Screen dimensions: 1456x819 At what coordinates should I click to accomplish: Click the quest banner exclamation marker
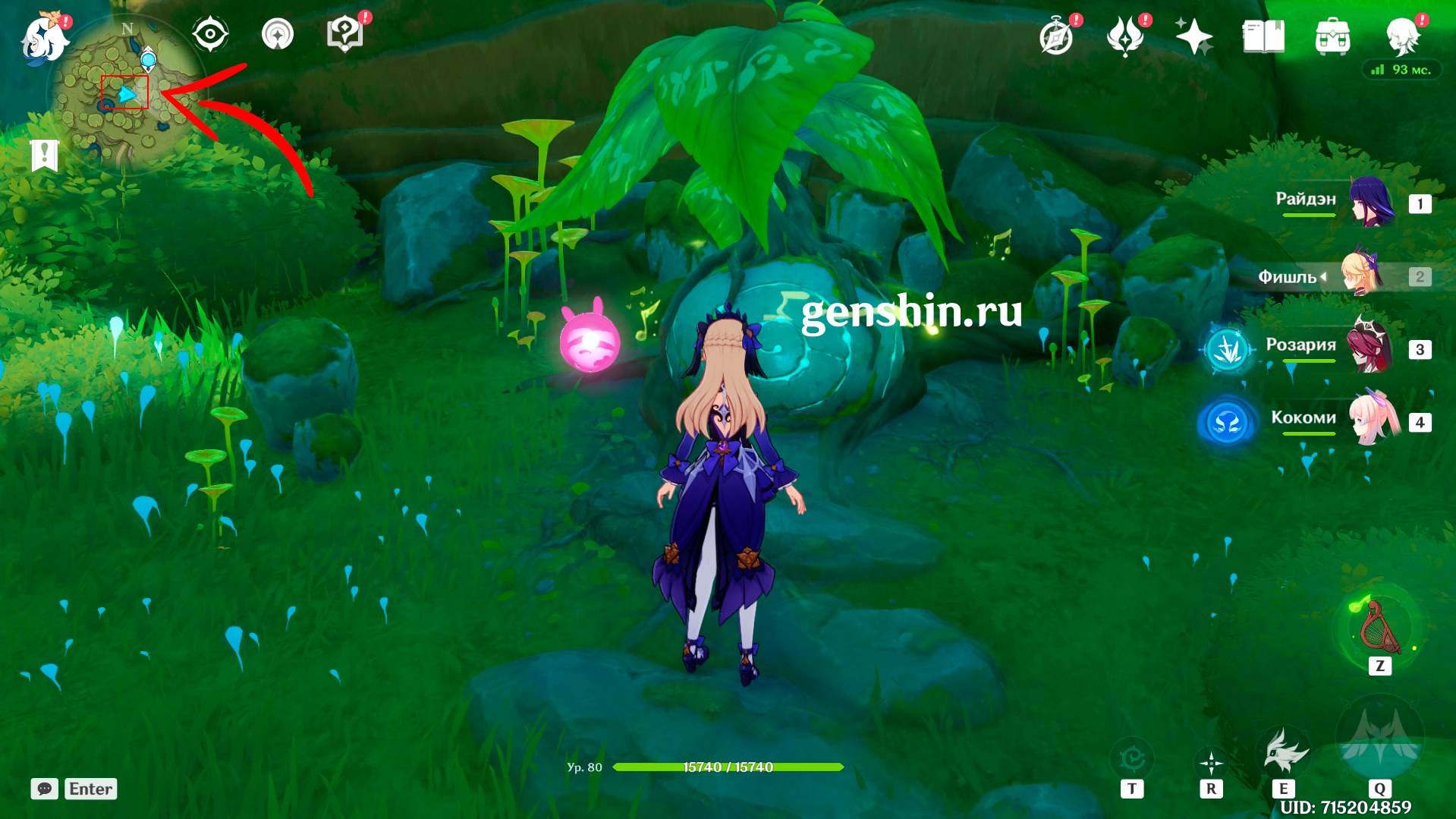click(x=45, y=155)
